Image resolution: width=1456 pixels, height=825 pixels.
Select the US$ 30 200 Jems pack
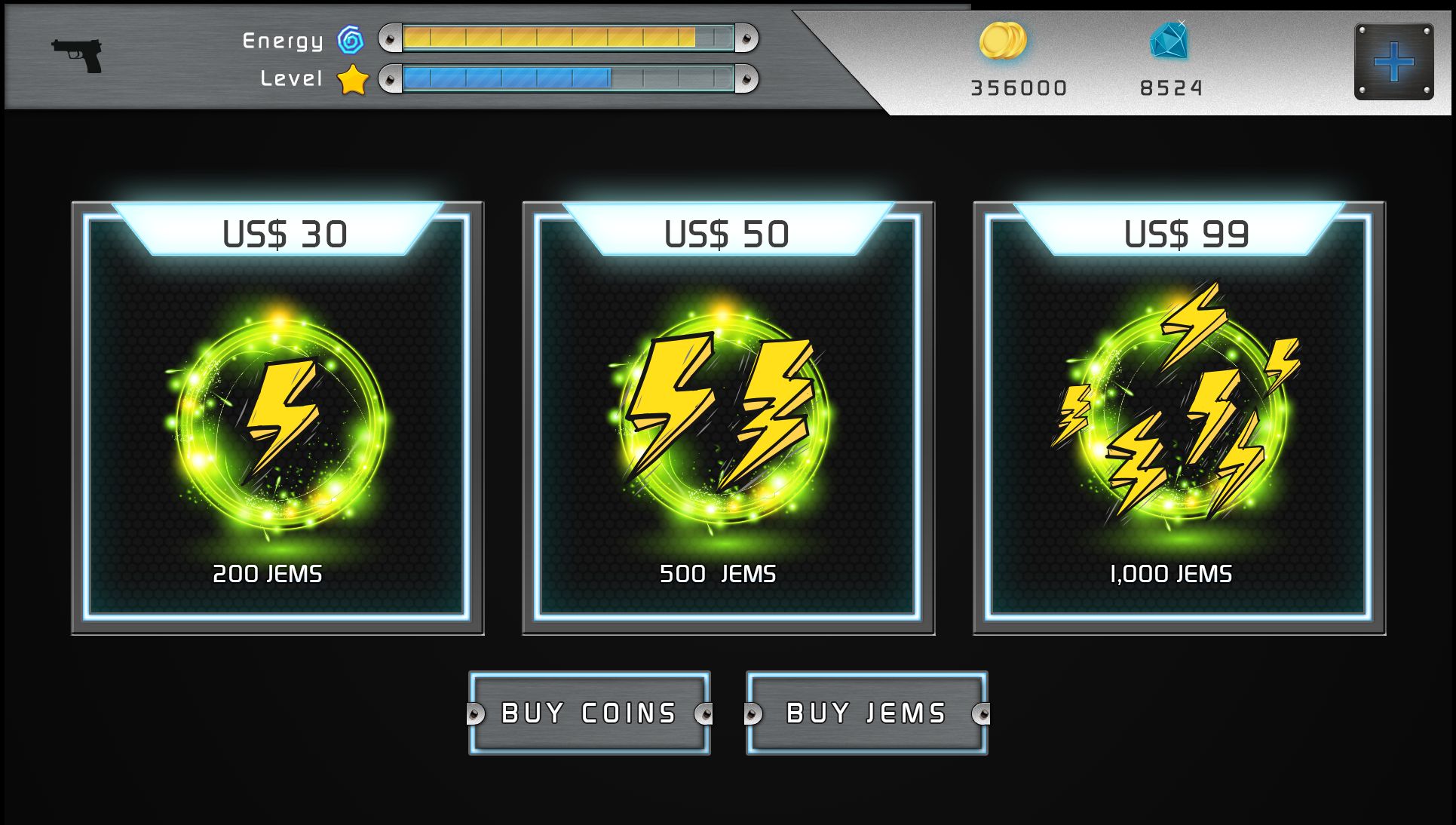click(277, 419)
